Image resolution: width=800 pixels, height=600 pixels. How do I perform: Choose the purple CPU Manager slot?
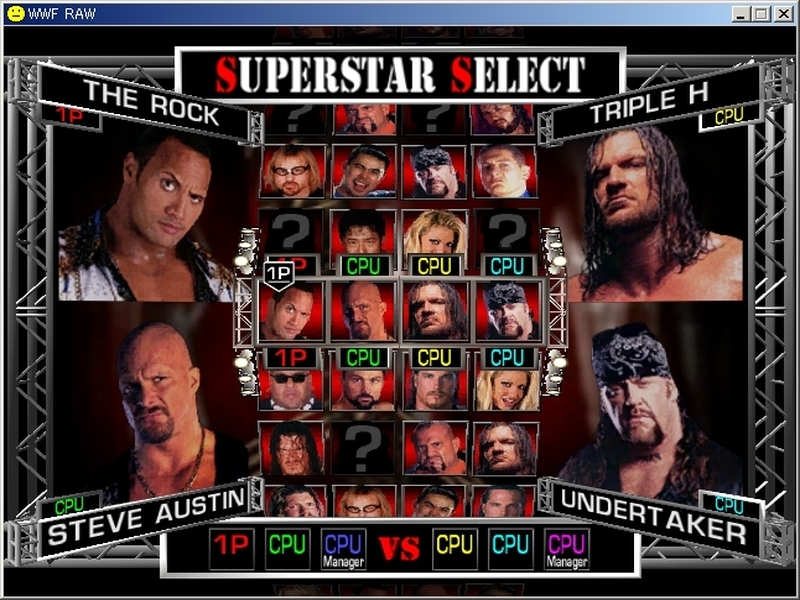tap(566, 548)
